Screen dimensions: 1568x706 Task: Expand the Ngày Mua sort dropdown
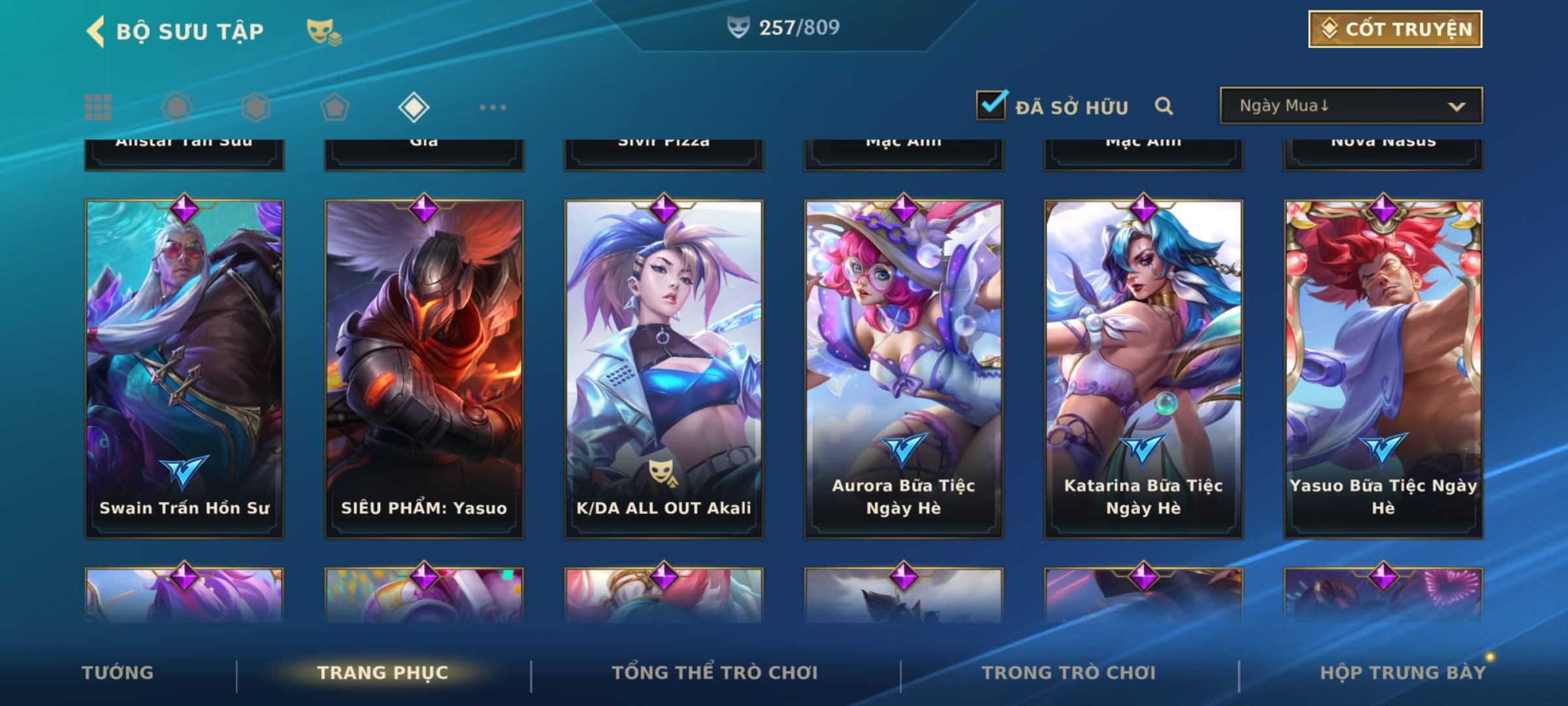[x=1350, y=106]
